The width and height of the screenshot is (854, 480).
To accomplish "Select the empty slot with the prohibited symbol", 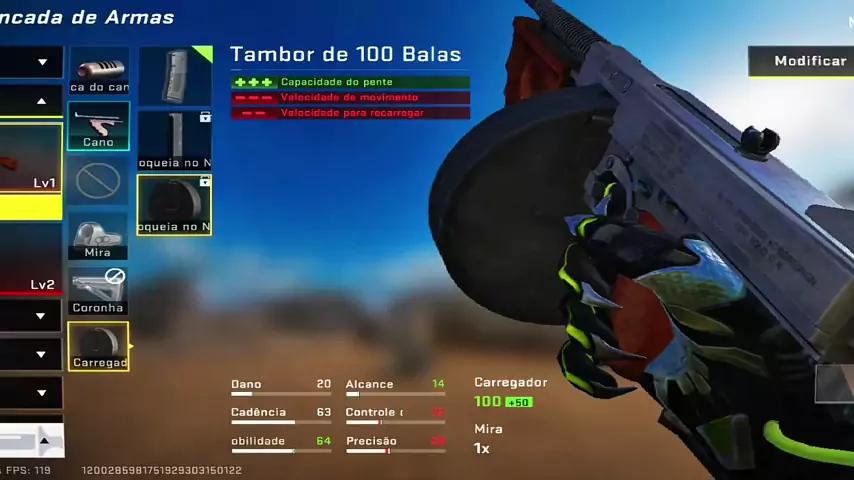I will 98,181.
